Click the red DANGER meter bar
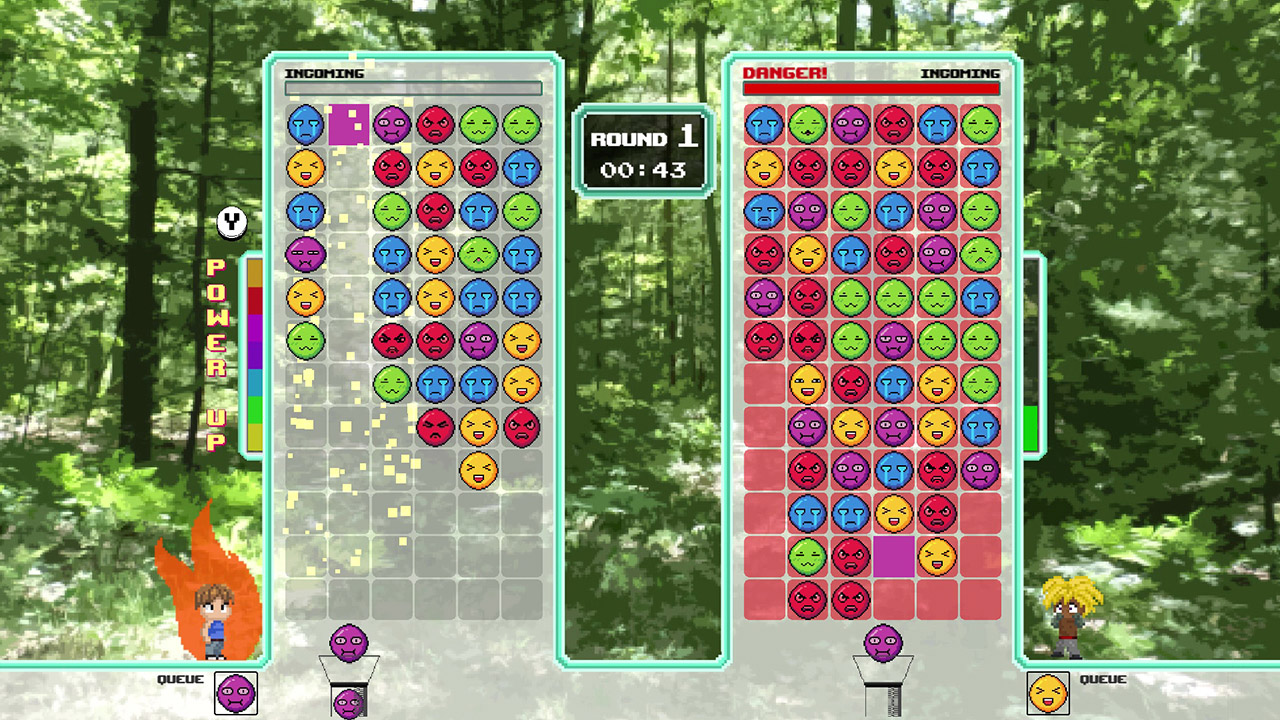 coord(870,89)
